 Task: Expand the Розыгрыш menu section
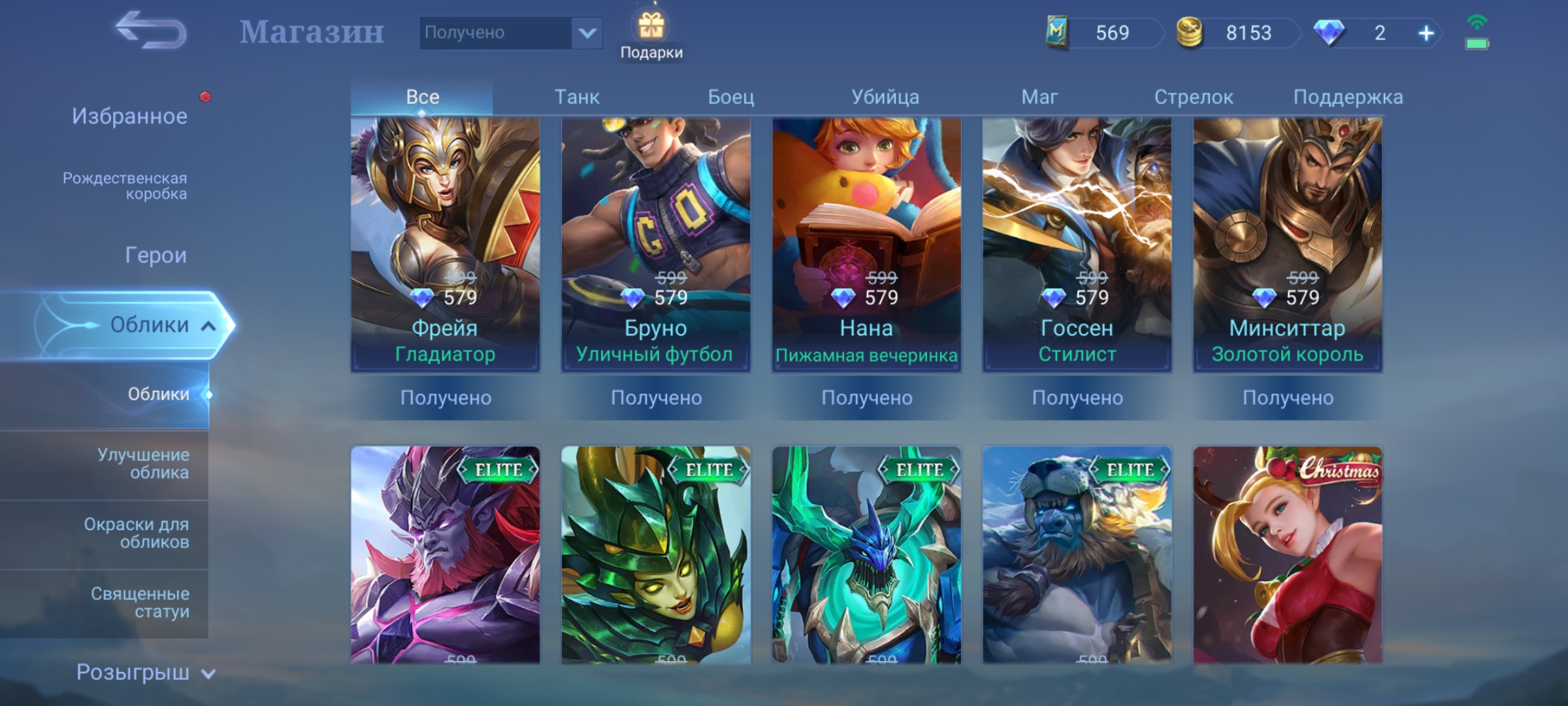point(144,672)
